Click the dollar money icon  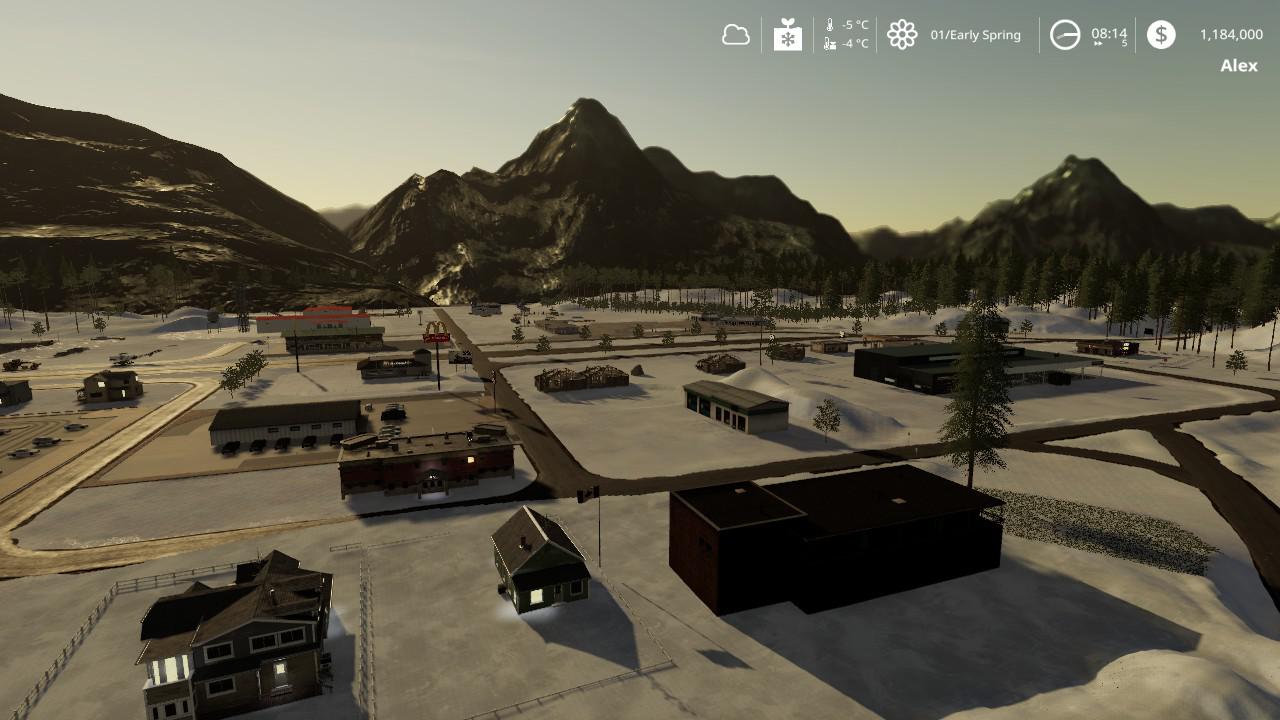point(1161,35)
